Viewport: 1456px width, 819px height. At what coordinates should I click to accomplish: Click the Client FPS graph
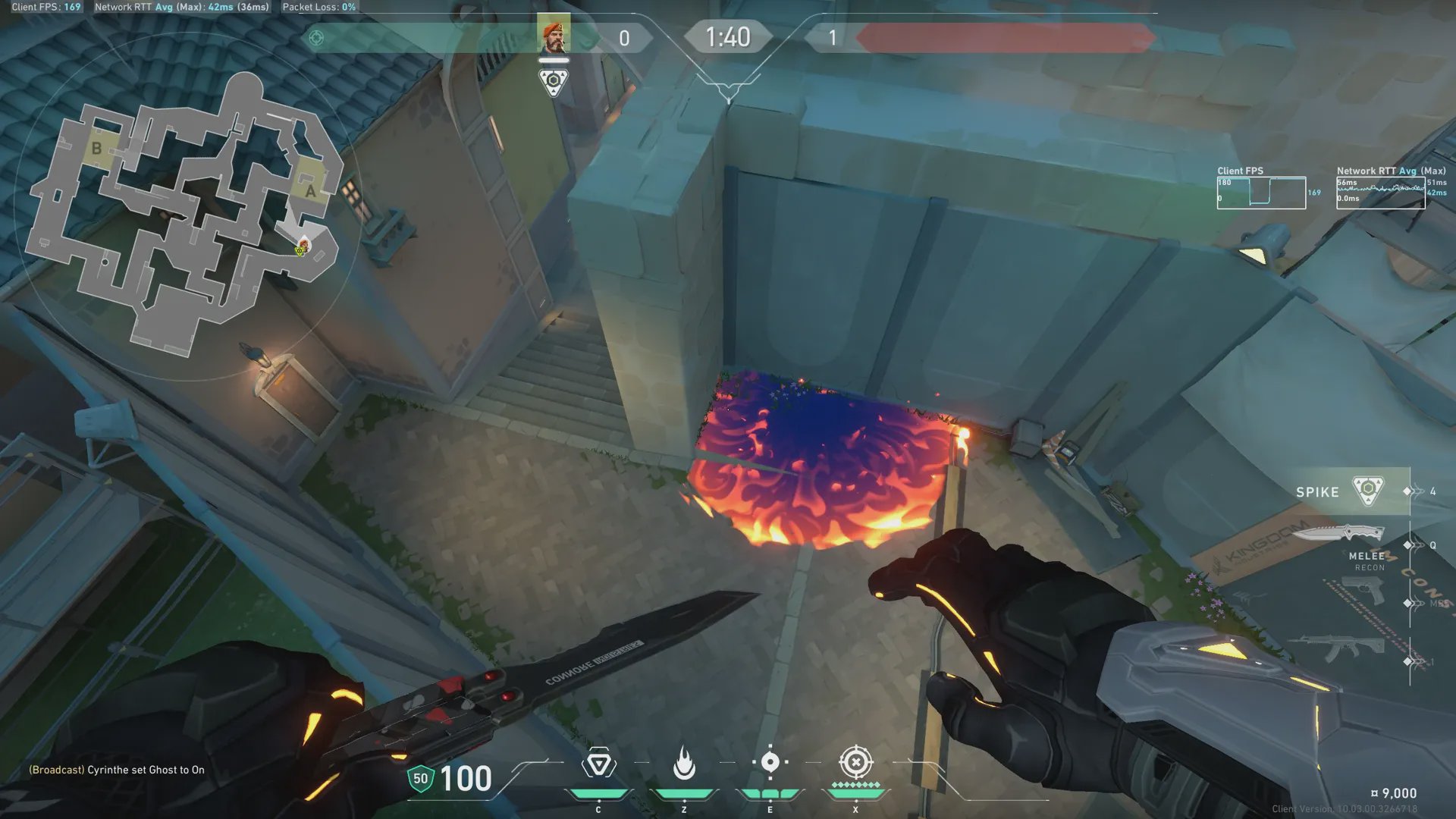(x=1261, y=193)
